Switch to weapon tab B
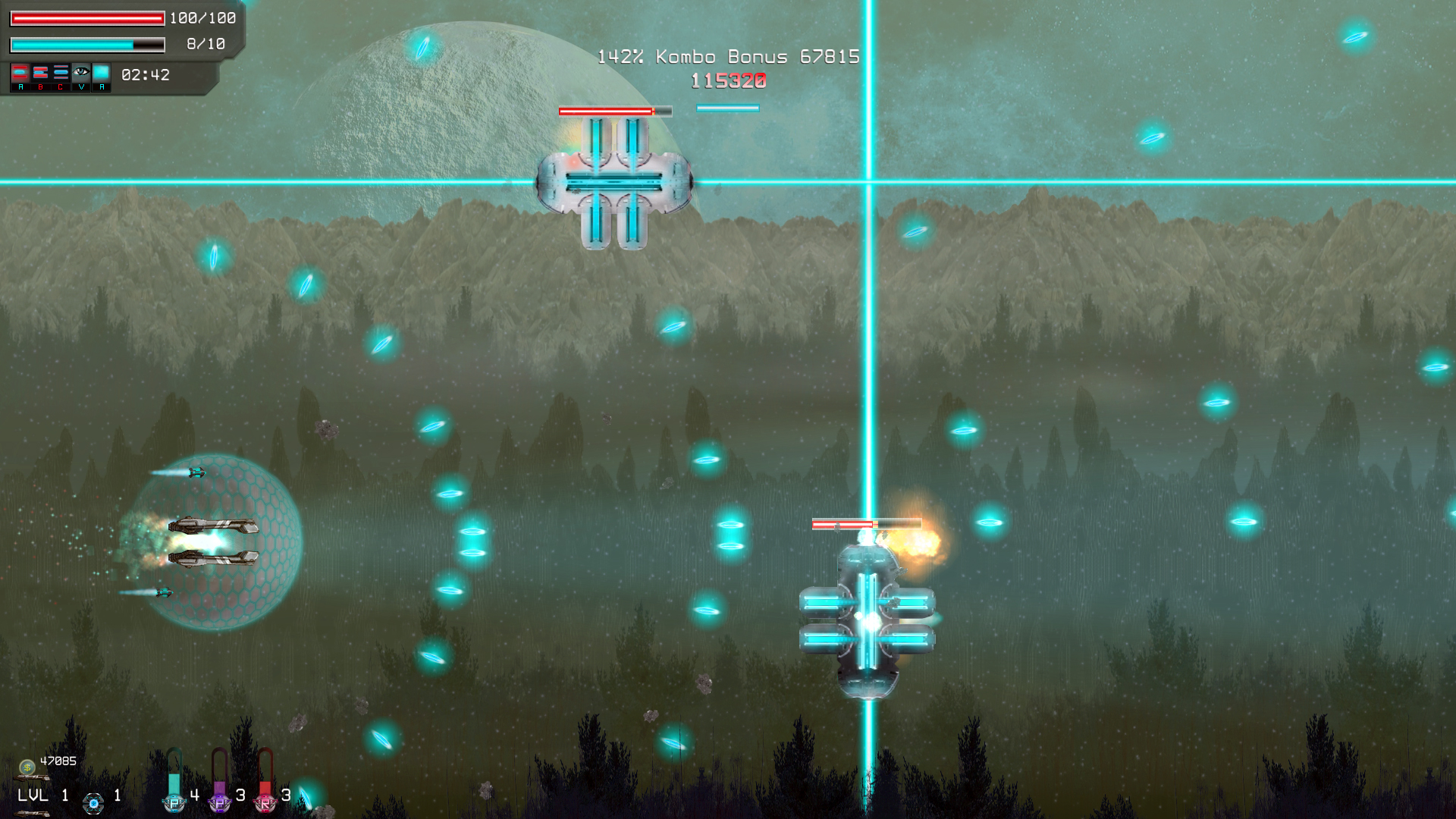This screenshot has height=819, width=1456. tap(40, 72)
